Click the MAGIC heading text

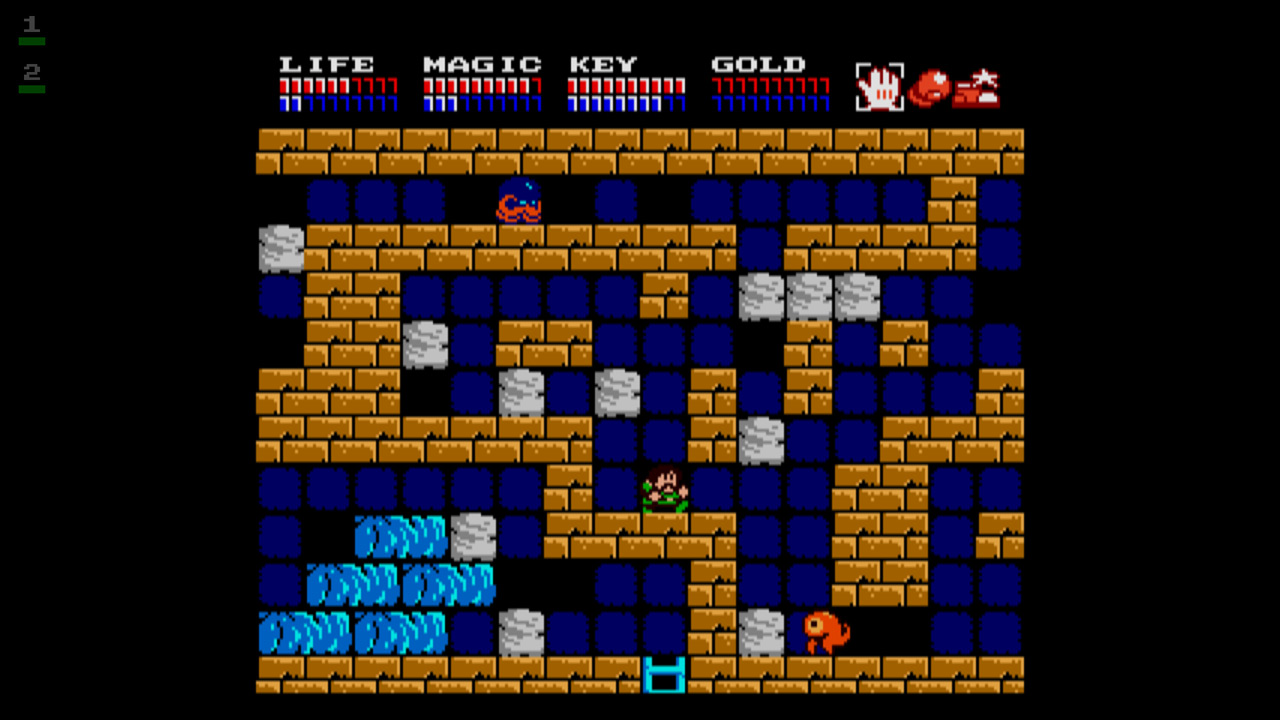pyautogui.click(x=480, y=63)
